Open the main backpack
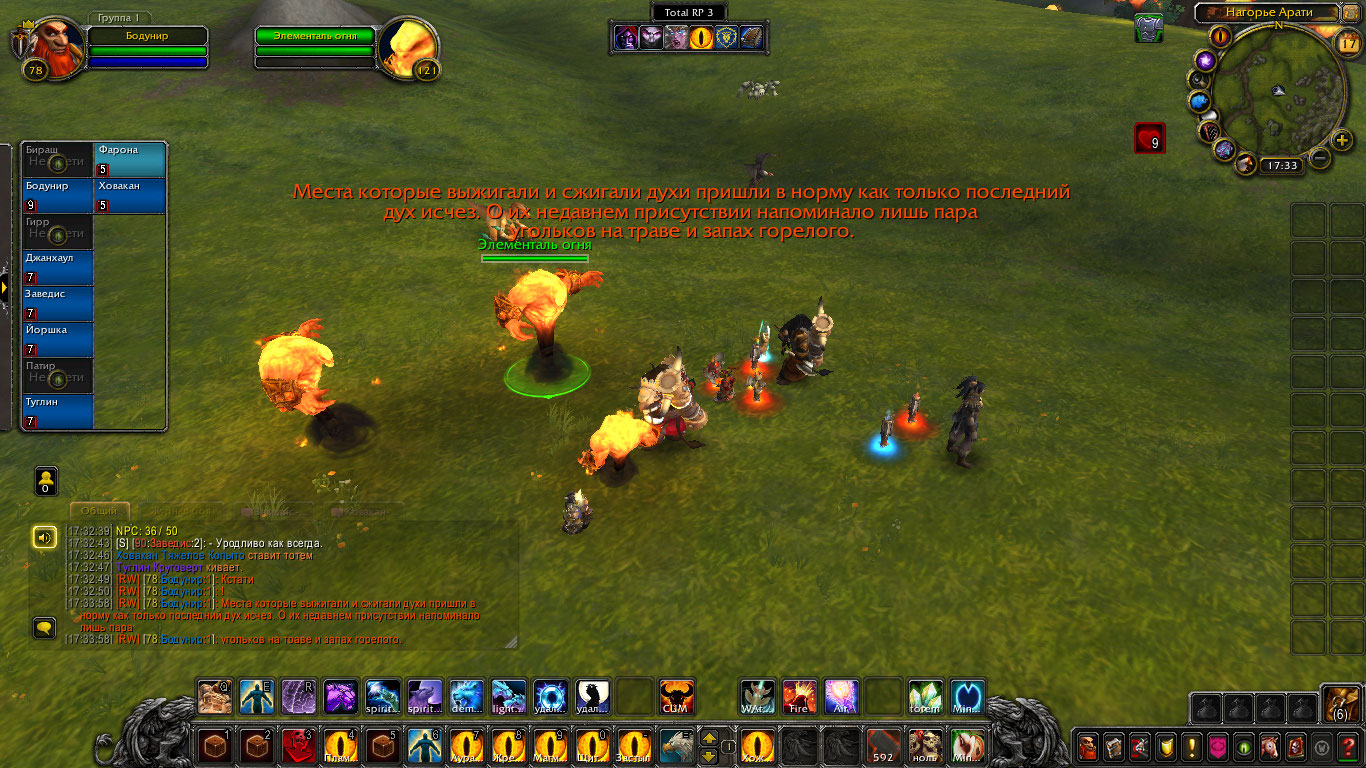This screenshot has height=768, width=1366. coord(1340,704)
